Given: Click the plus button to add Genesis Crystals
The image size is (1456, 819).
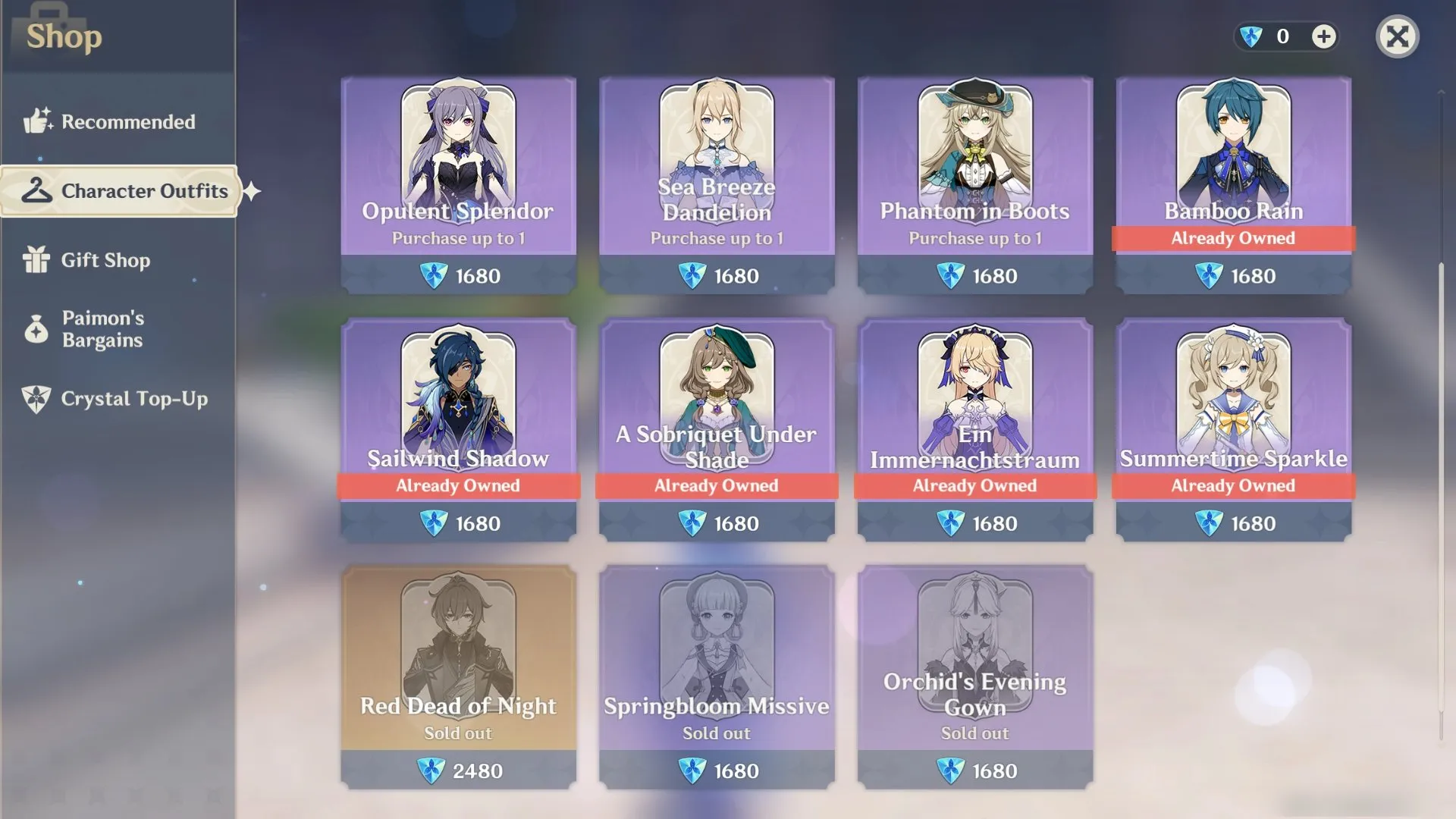Looking at the screenshot, I should click(x=1324, y=36).
